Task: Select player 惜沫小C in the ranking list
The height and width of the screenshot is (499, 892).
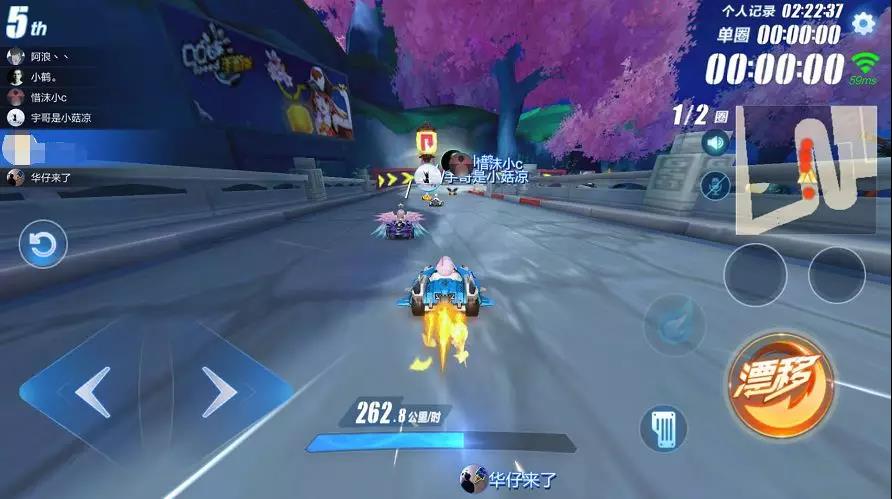Action: [50, 97]
